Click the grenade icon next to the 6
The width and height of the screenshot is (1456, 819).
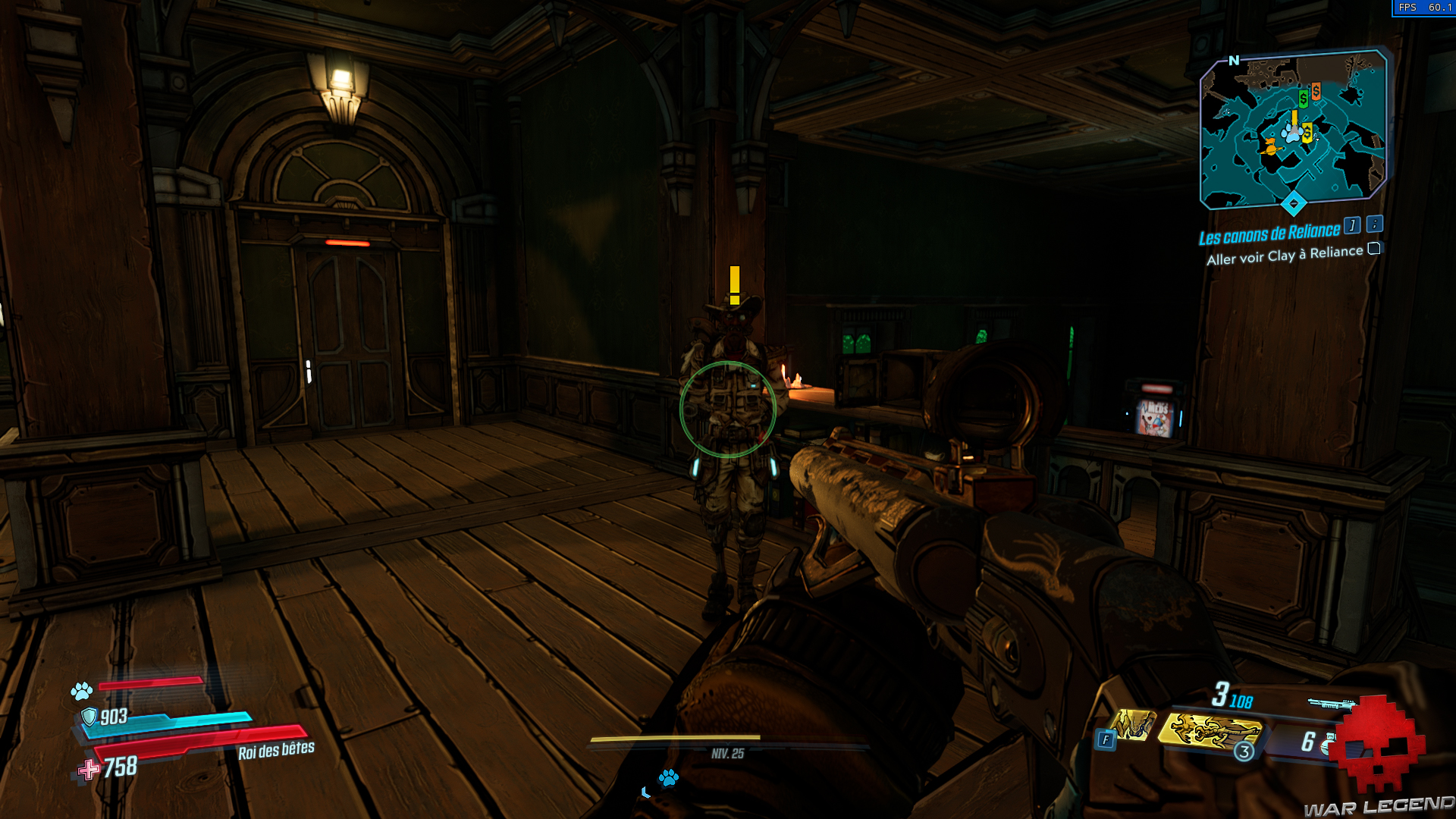point(1328,744)
